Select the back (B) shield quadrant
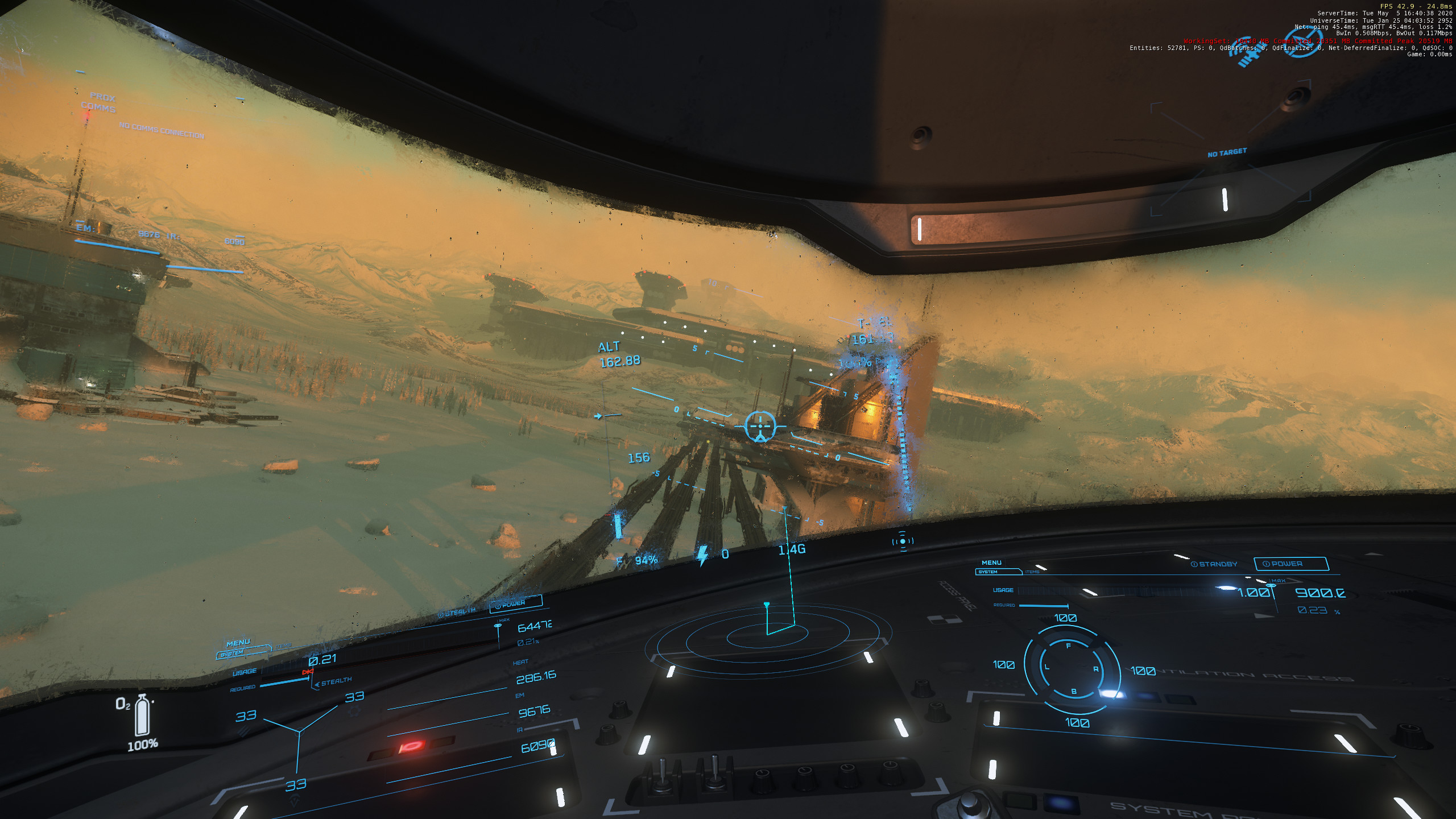 [1074, 692]
